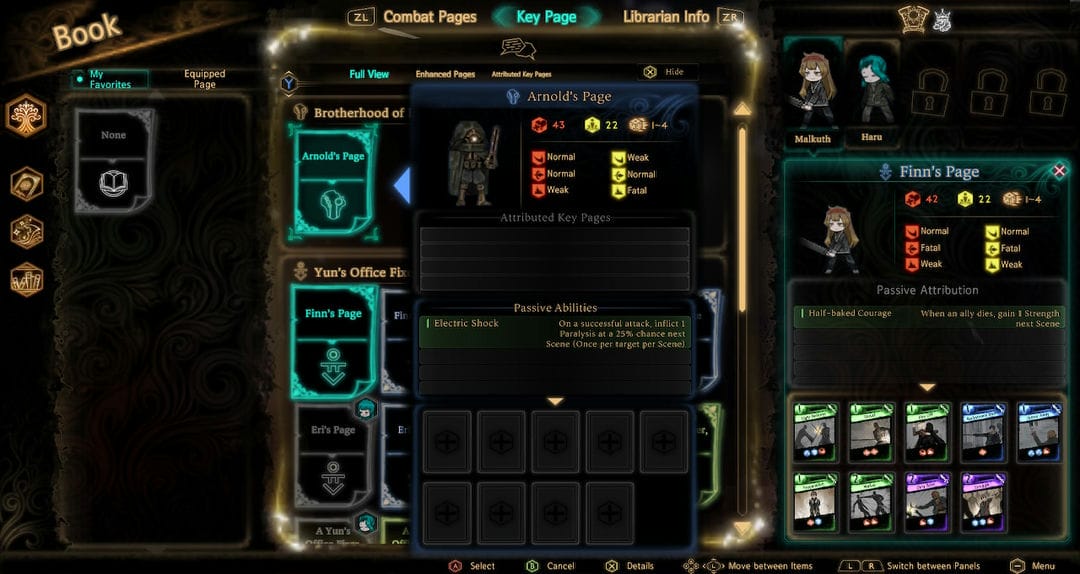
Task: Close the Finn's Page detail panel
Action: click(x=1059, y=171)
